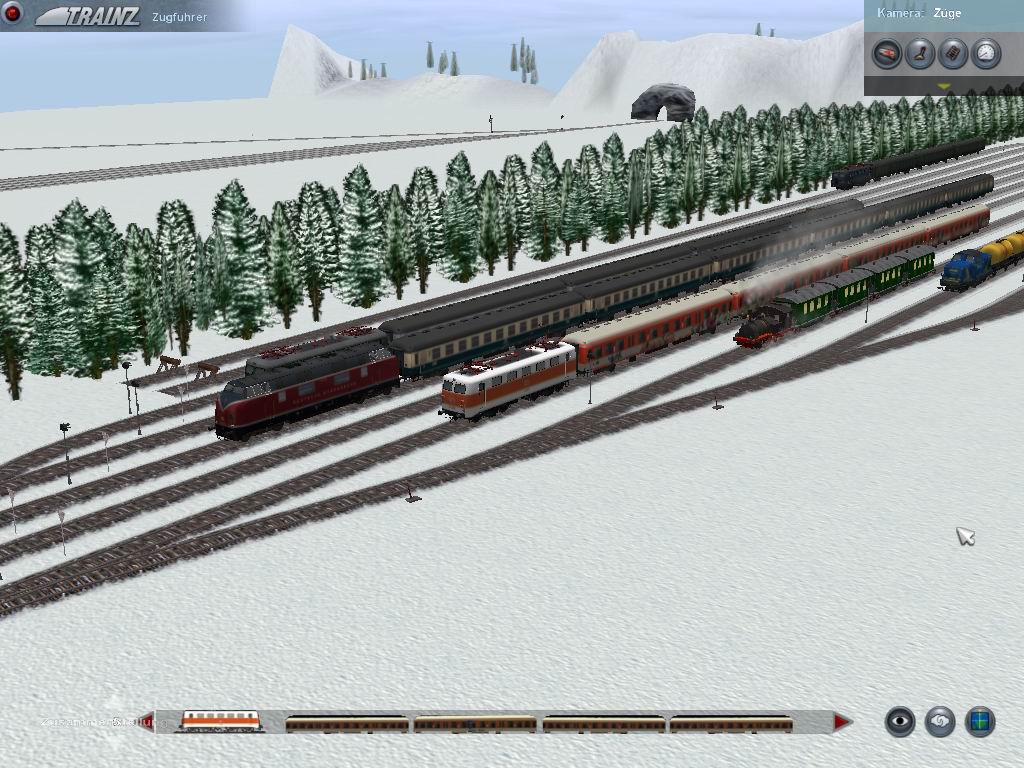Click the red left arrow of the consist bar
Viewport: 1024px width, 768px height.
coord(147,721)
